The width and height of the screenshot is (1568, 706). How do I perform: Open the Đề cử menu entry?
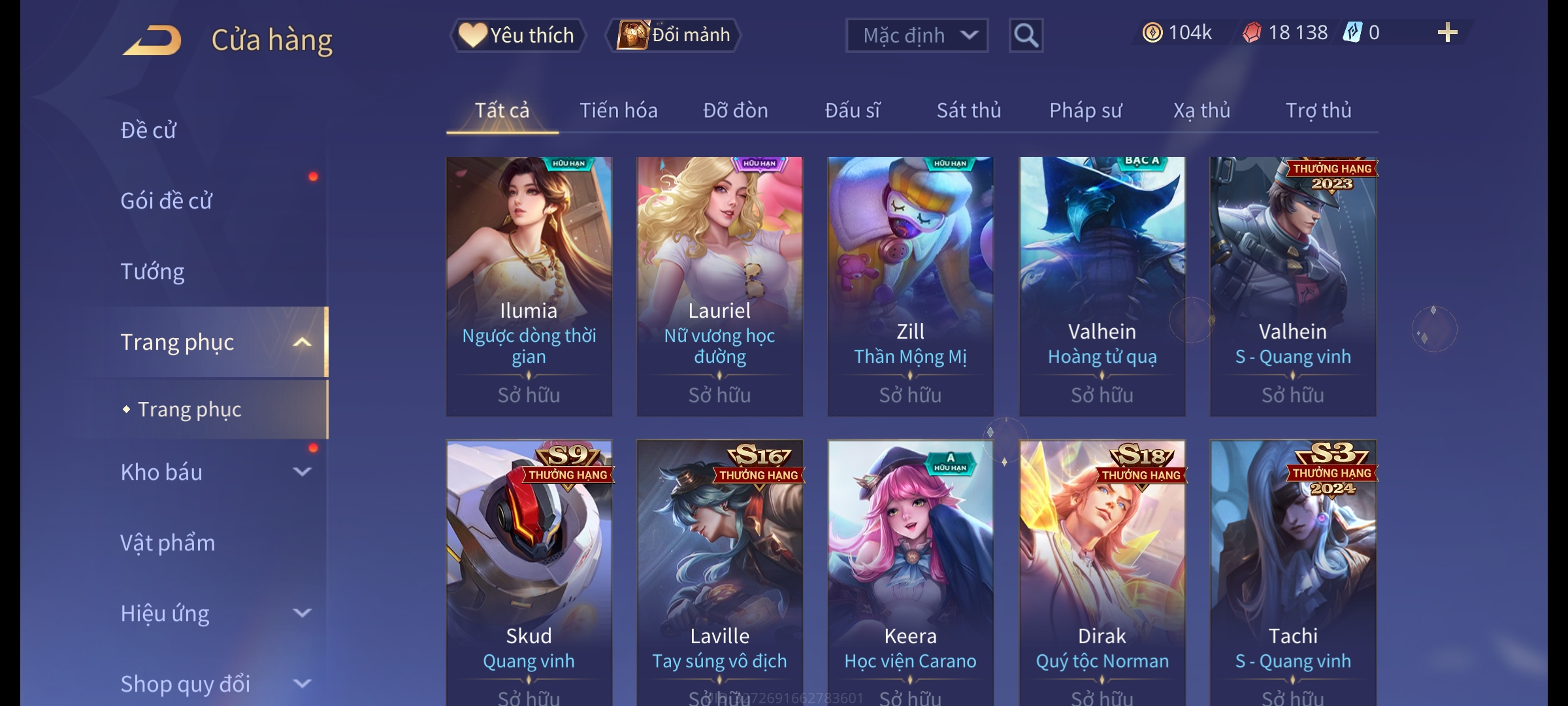click(149, 130)
